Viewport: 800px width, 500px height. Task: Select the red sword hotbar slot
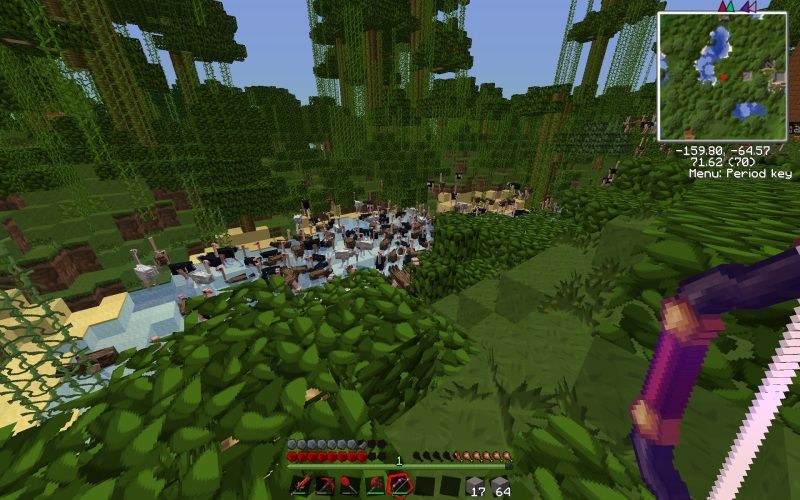(299, 486)
